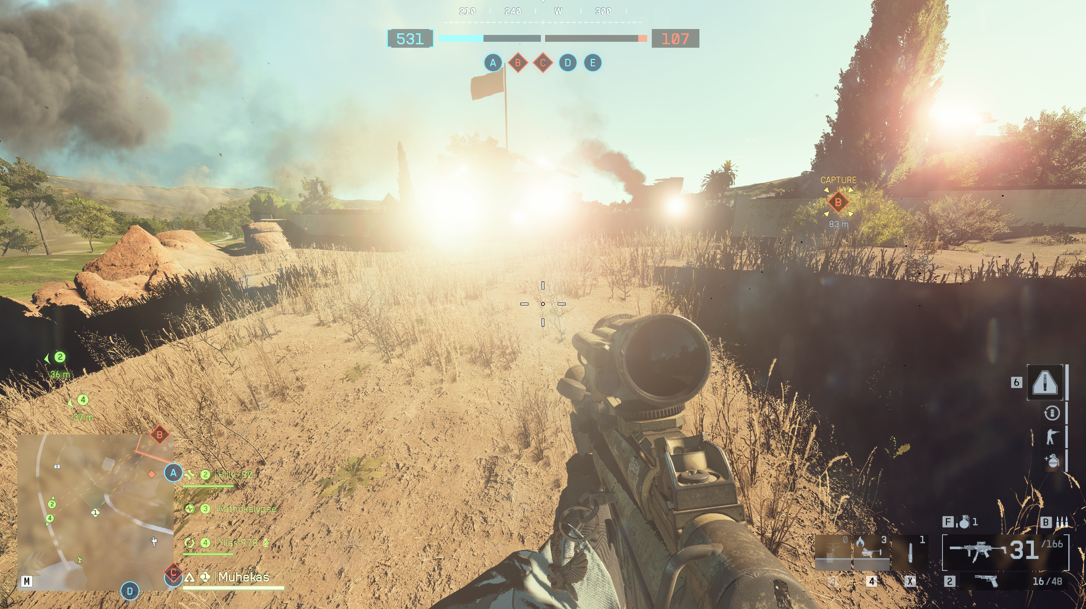Toggle the fire mode bullets icon
This screenshot has width=1086, height=609.
tap(1061, 522)
